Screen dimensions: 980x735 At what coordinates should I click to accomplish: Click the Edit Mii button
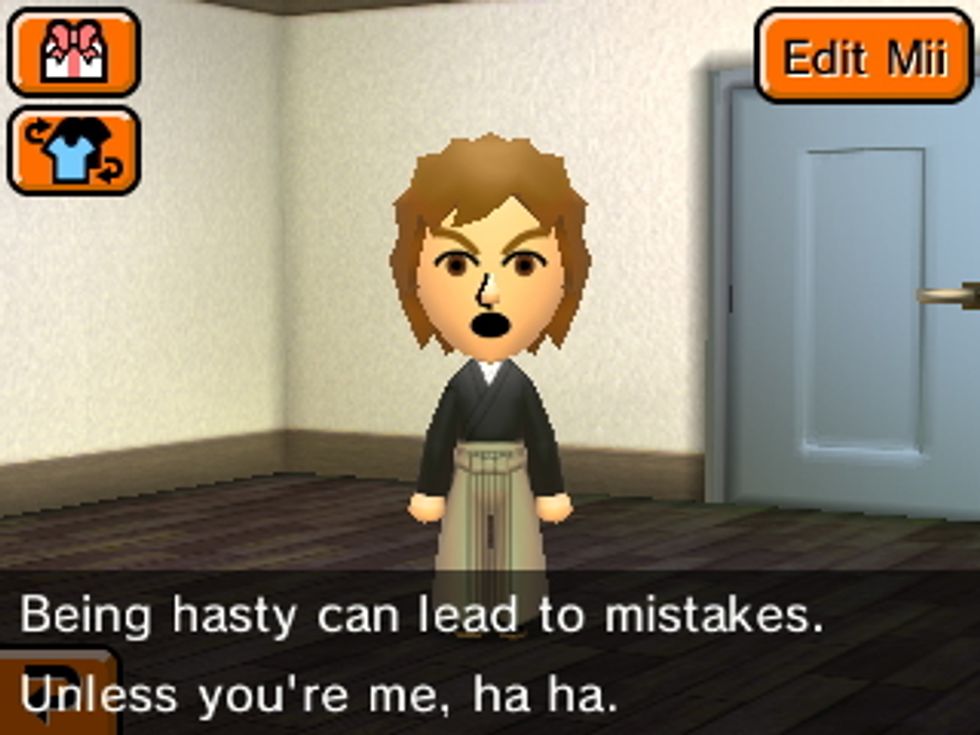coord(864,57)
